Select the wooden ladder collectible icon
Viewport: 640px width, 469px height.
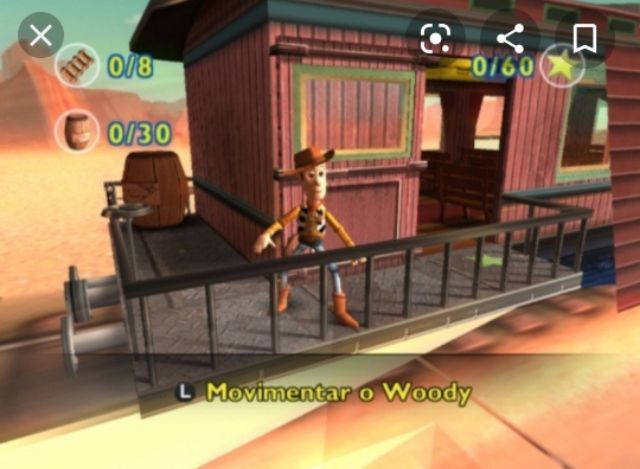click(x=77, y=66)
